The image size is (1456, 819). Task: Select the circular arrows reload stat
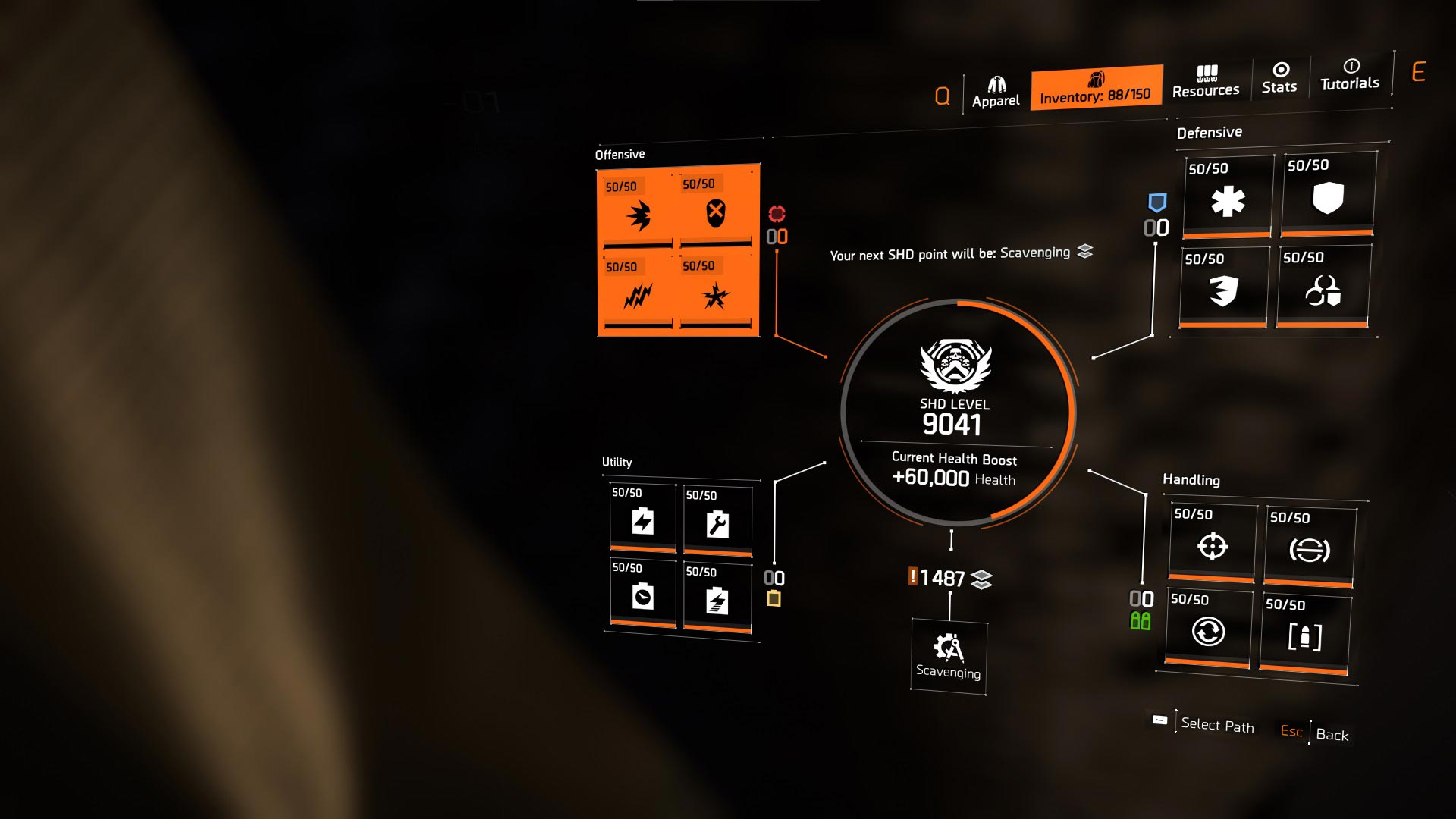click(x=1208, y=630)
